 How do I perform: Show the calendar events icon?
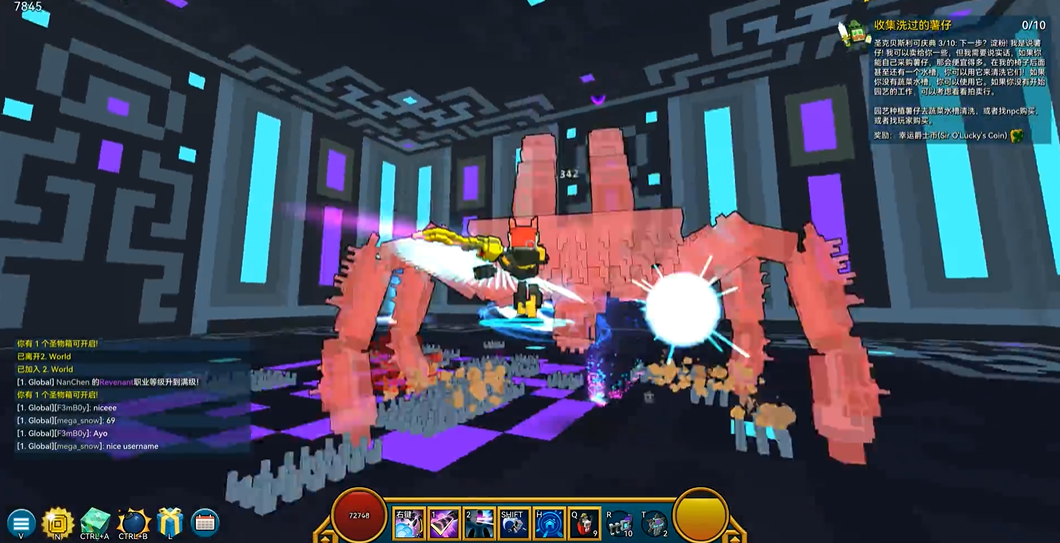pos(205,522)
